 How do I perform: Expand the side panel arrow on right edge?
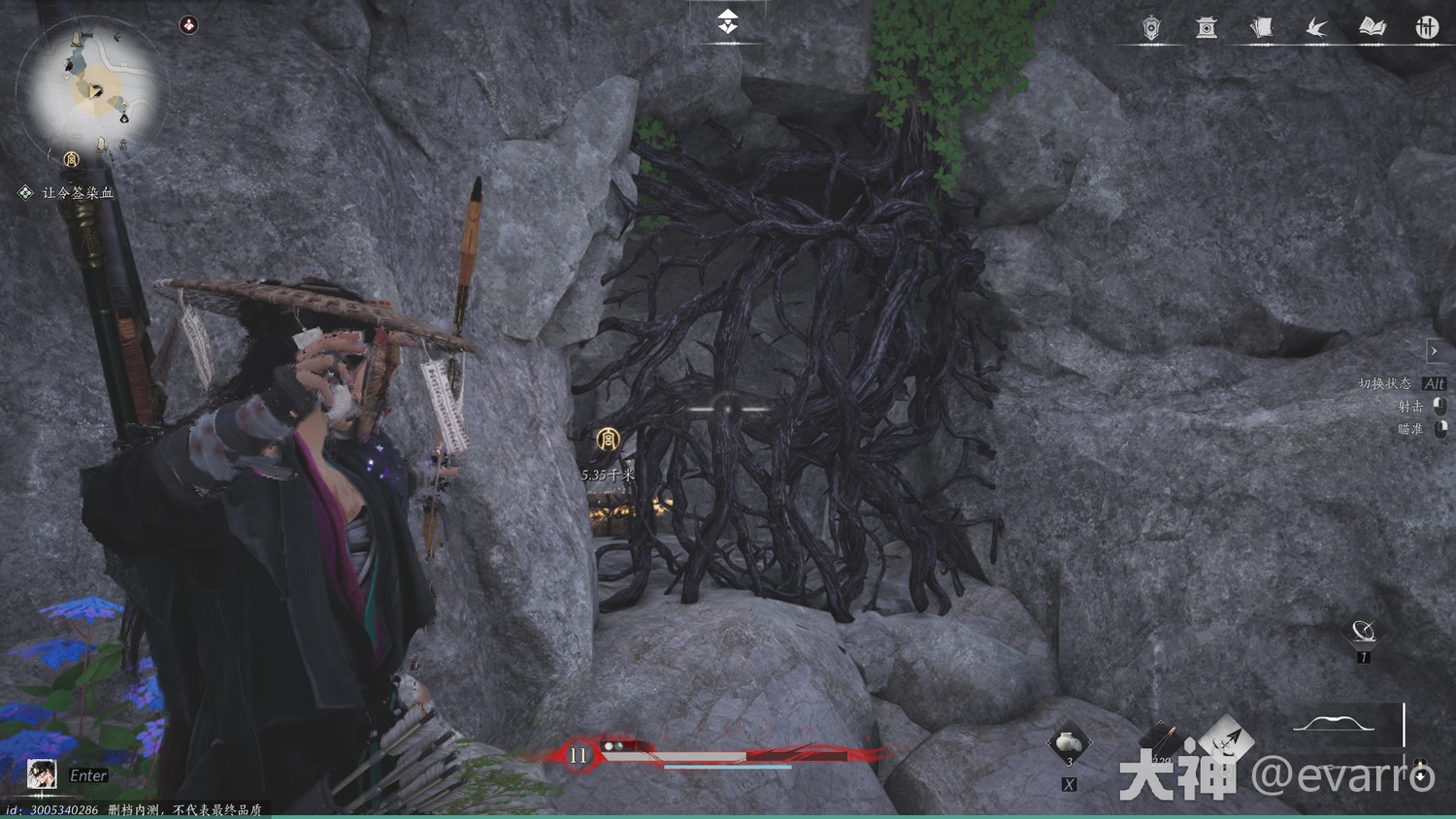click(x=1434, y=350)
